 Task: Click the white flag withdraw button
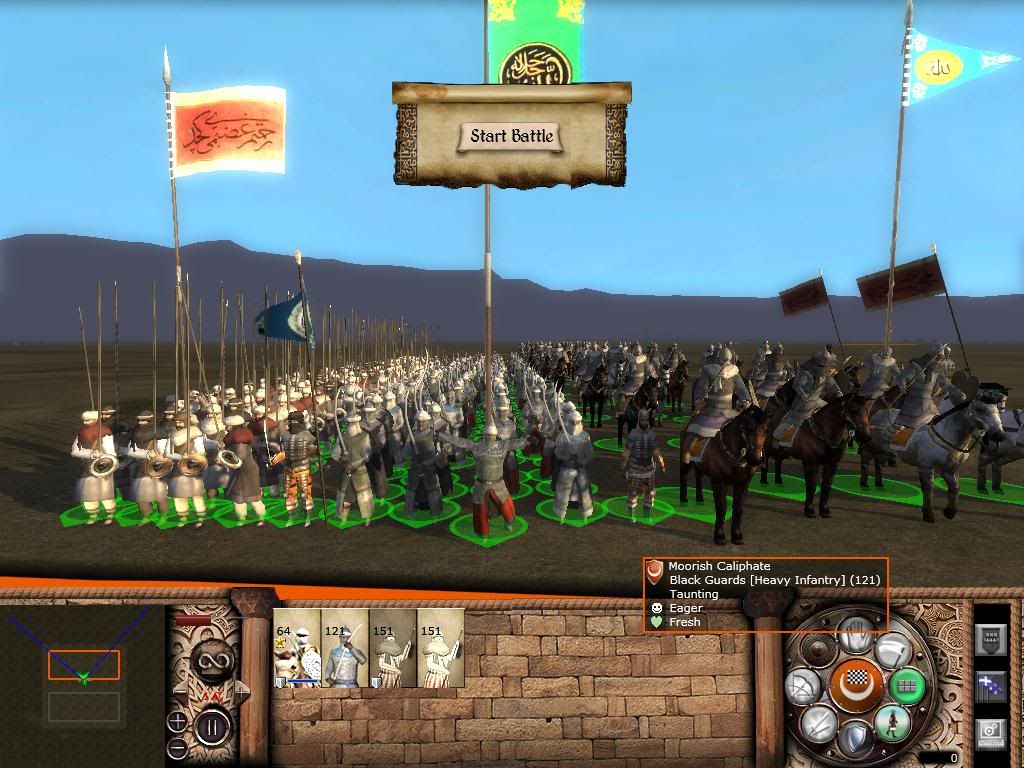(893, 651)
